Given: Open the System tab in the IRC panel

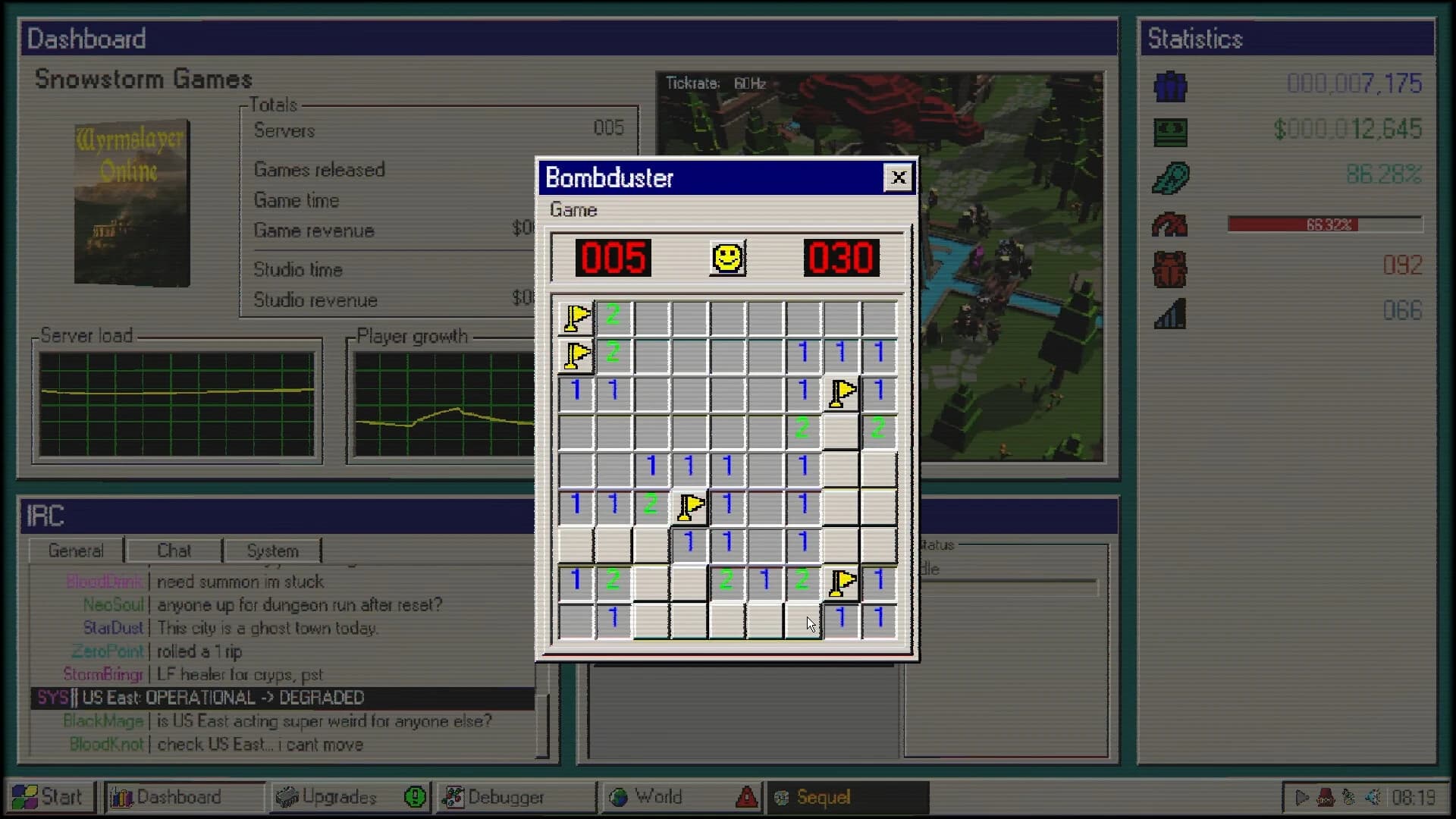Looking at the screenshot, I should coord(271,550).
